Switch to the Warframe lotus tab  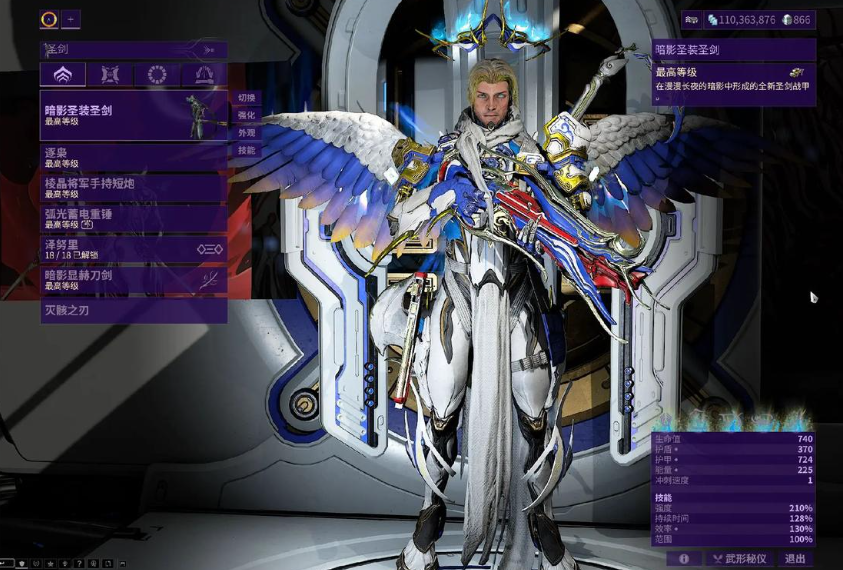[x=62, y=75]
